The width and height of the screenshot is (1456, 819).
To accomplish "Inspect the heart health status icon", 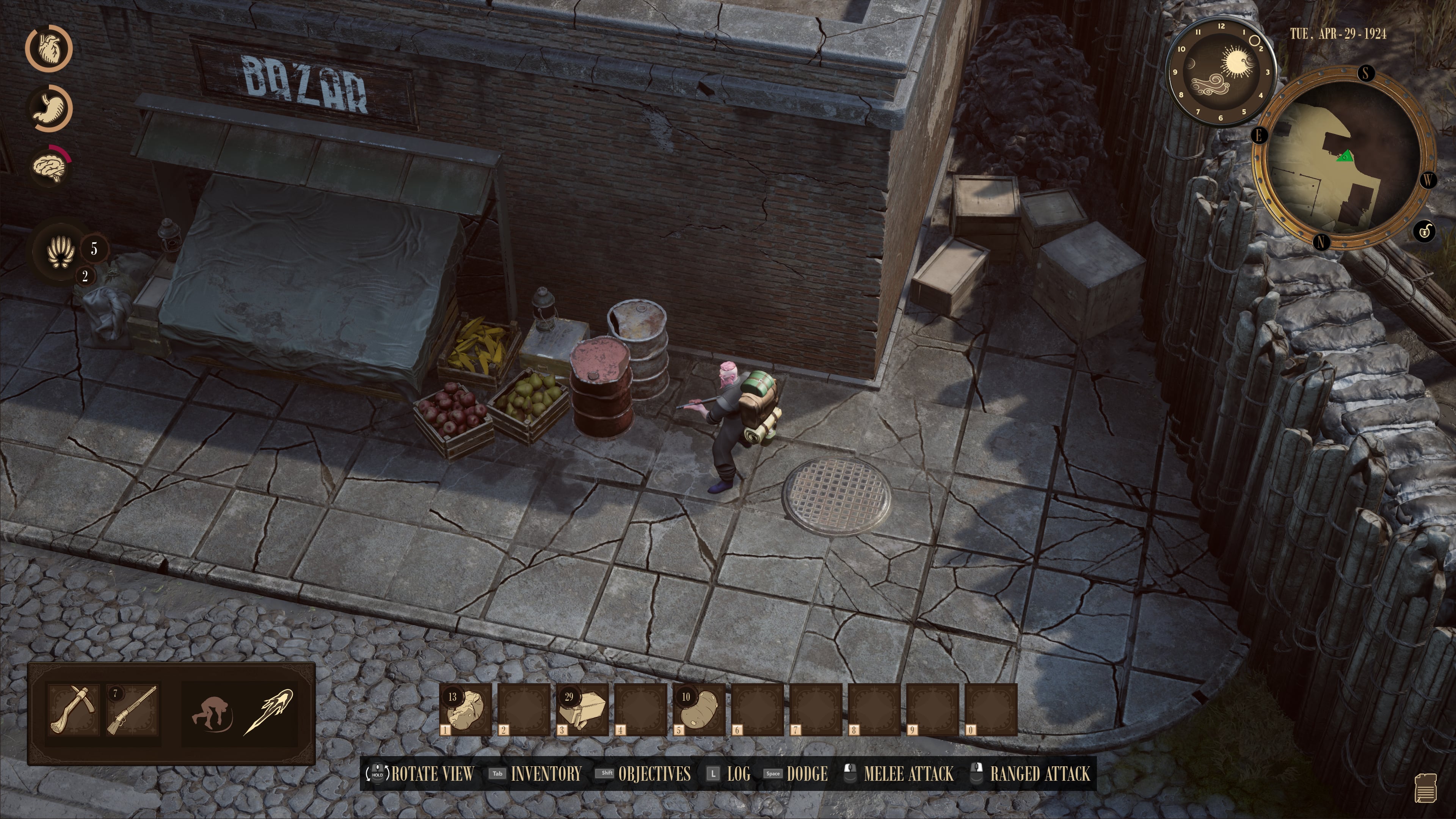I will coord(49,48).
